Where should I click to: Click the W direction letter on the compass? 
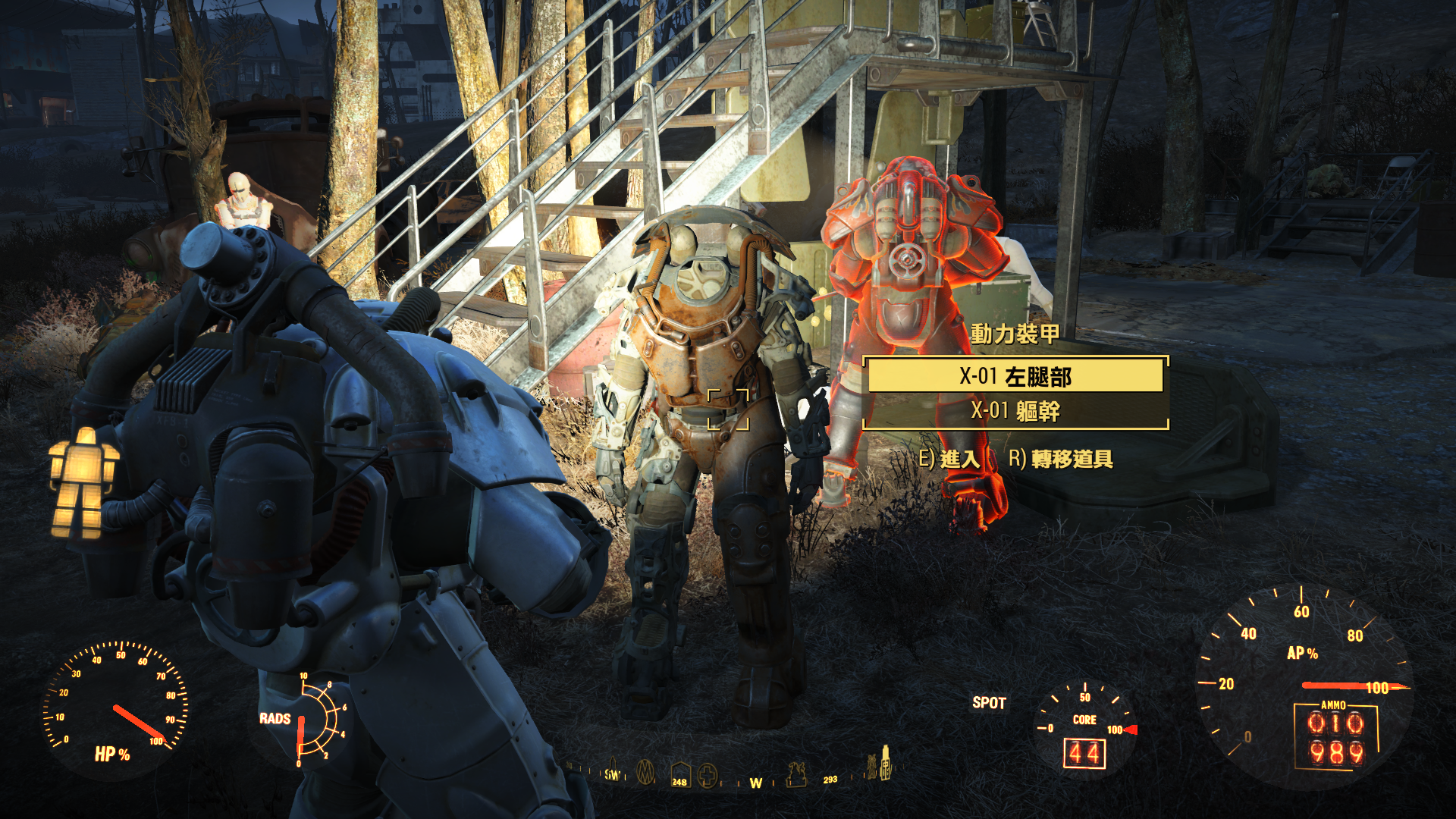[x=755, y=782]
